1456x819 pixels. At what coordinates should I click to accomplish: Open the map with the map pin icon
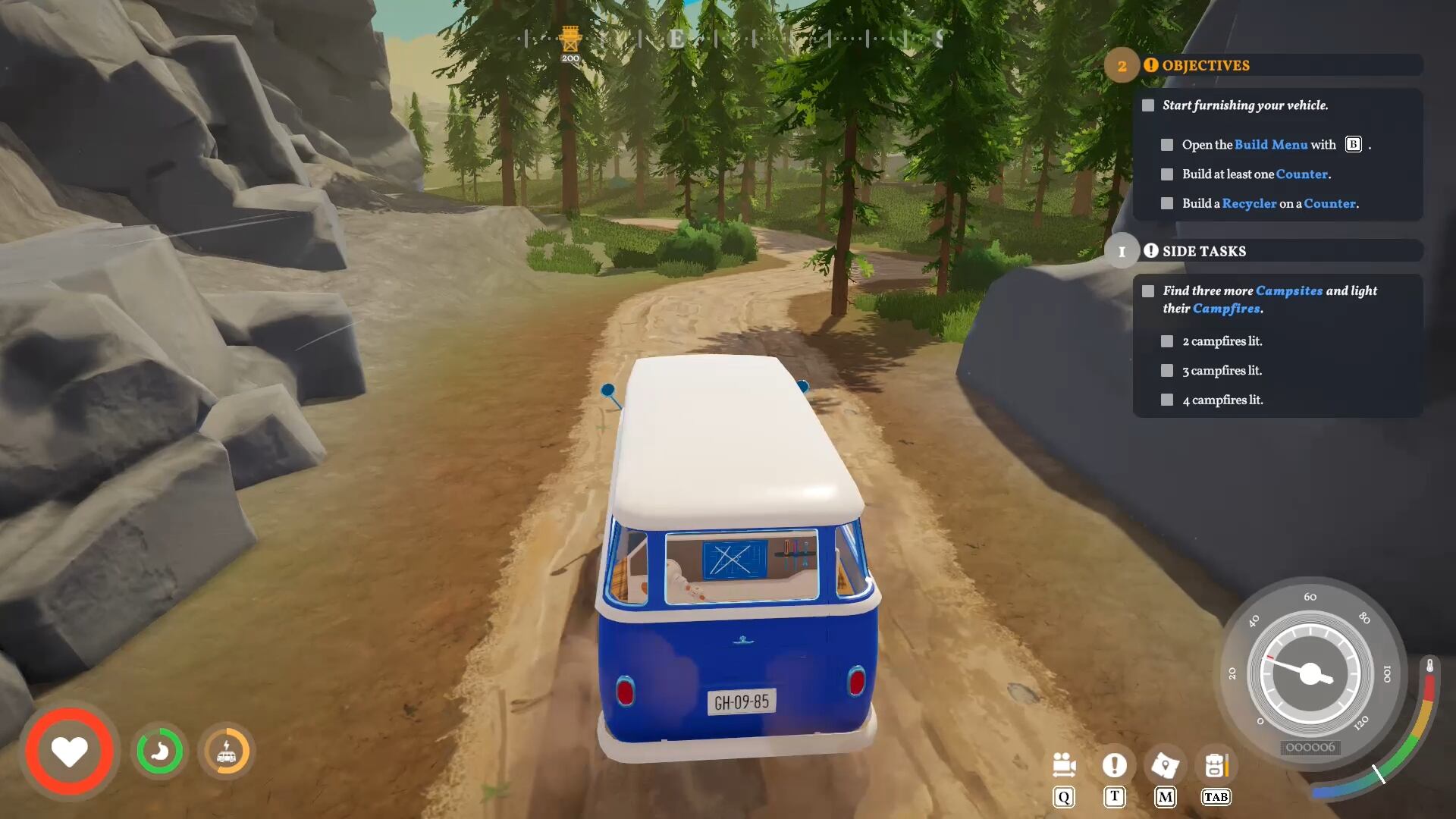(1165, 765)
